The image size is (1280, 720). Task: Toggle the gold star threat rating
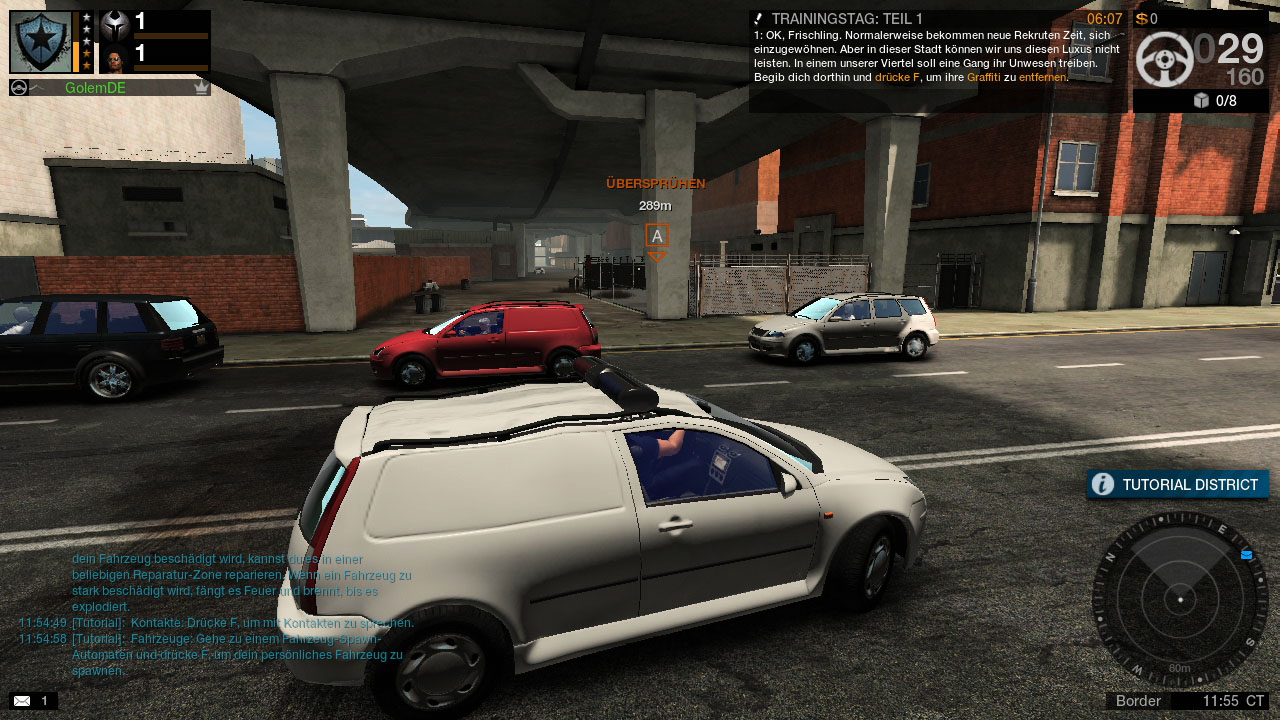tap(87, 53)
